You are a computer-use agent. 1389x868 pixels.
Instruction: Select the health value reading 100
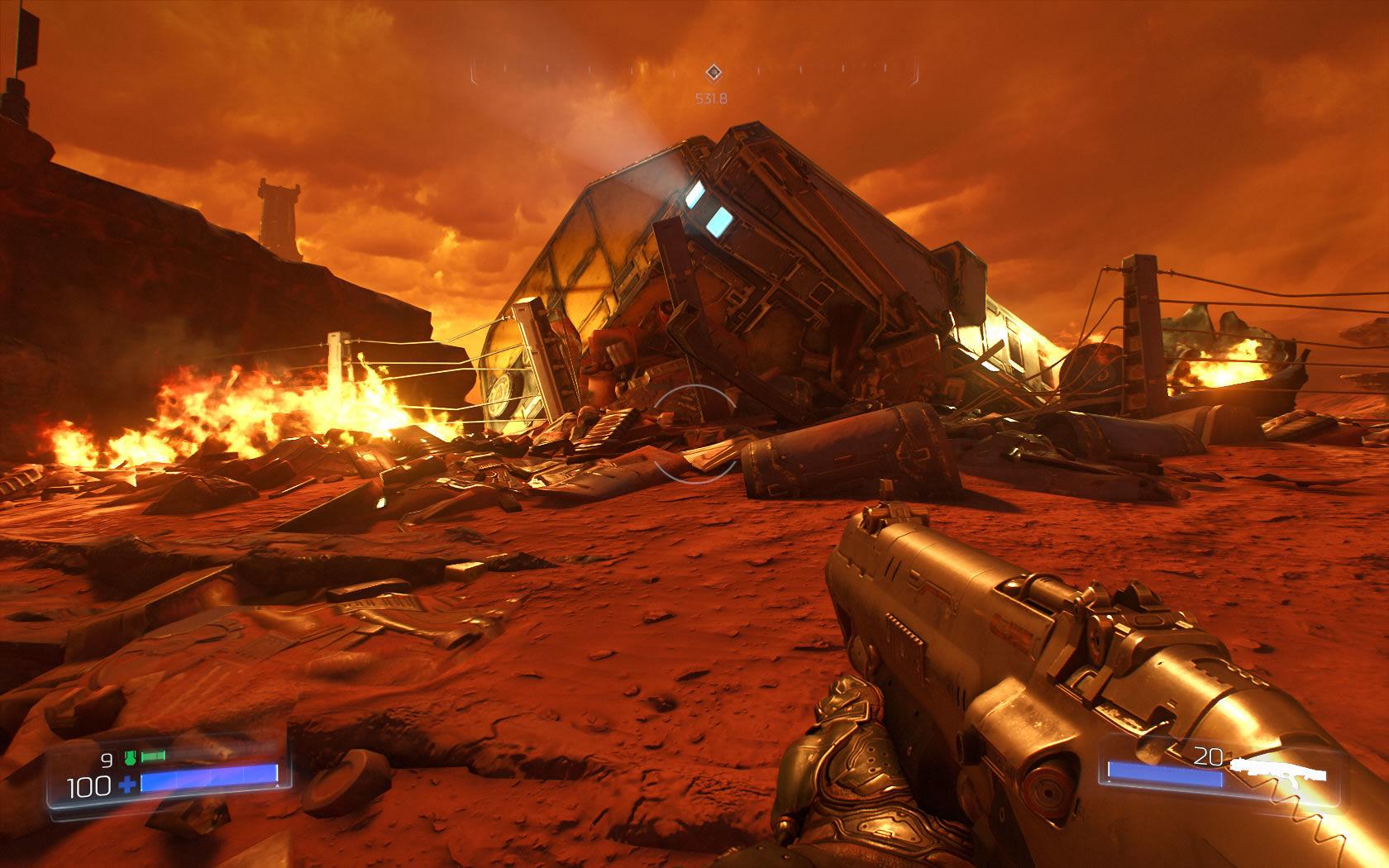(x=91, y=785)
